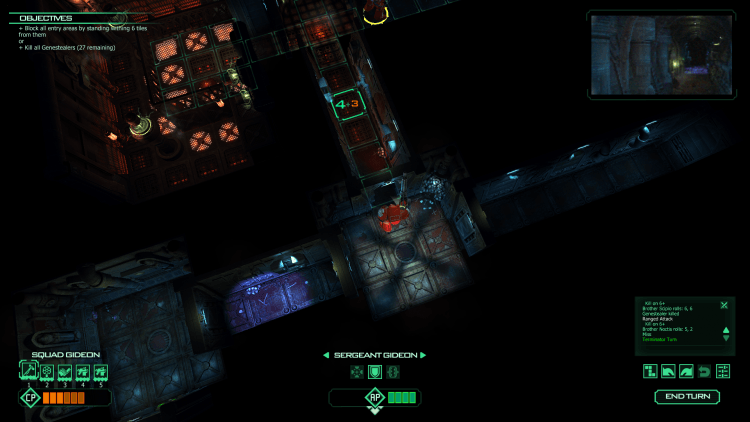Select squad member 3 portrait
This screenshot has width=750, height=422.
65,371
